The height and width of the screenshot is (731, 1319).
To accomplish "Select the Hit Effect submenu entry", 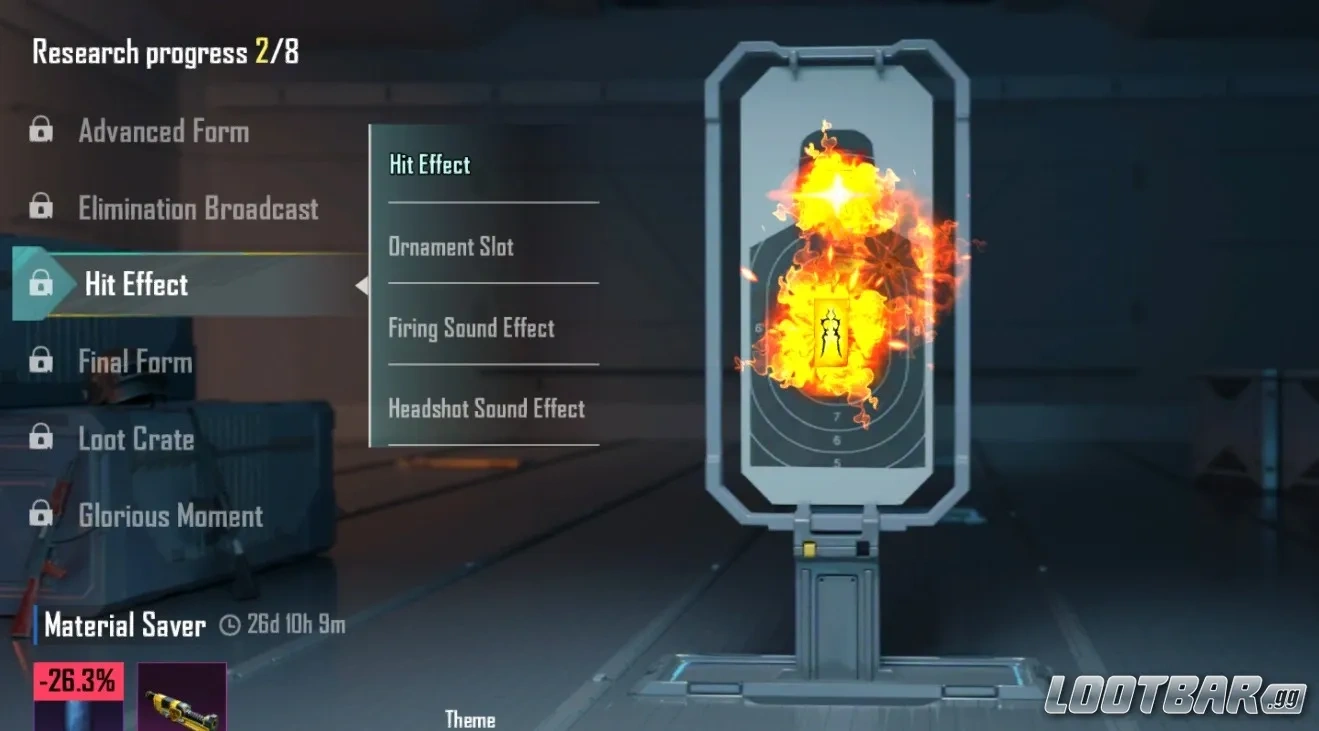I will pyautogui.click(x=429, y=164).
